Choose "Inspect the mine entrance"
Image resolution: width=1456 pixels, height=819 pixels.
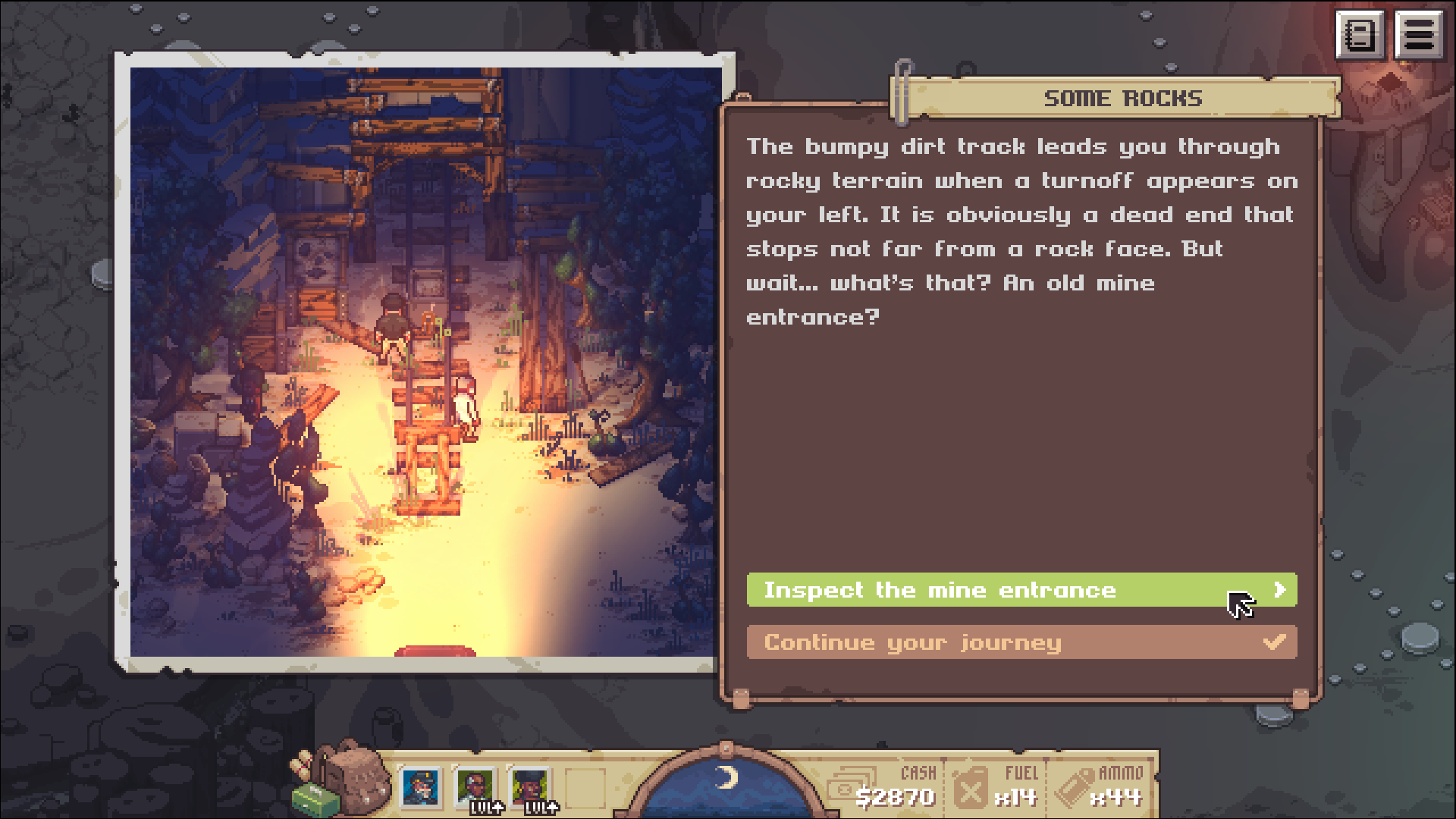pyautogui.click(x=1021, y=590)
